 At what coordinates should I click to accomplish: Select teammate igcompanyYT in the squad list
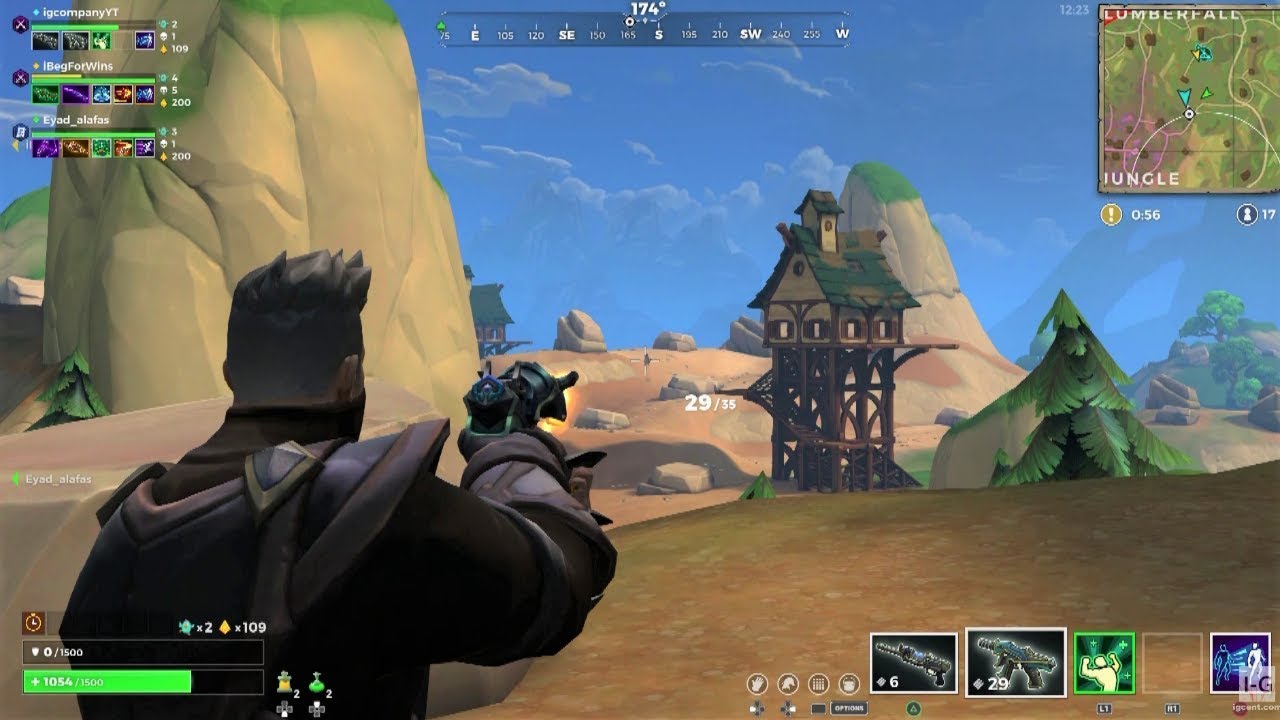tap(80, 13)
